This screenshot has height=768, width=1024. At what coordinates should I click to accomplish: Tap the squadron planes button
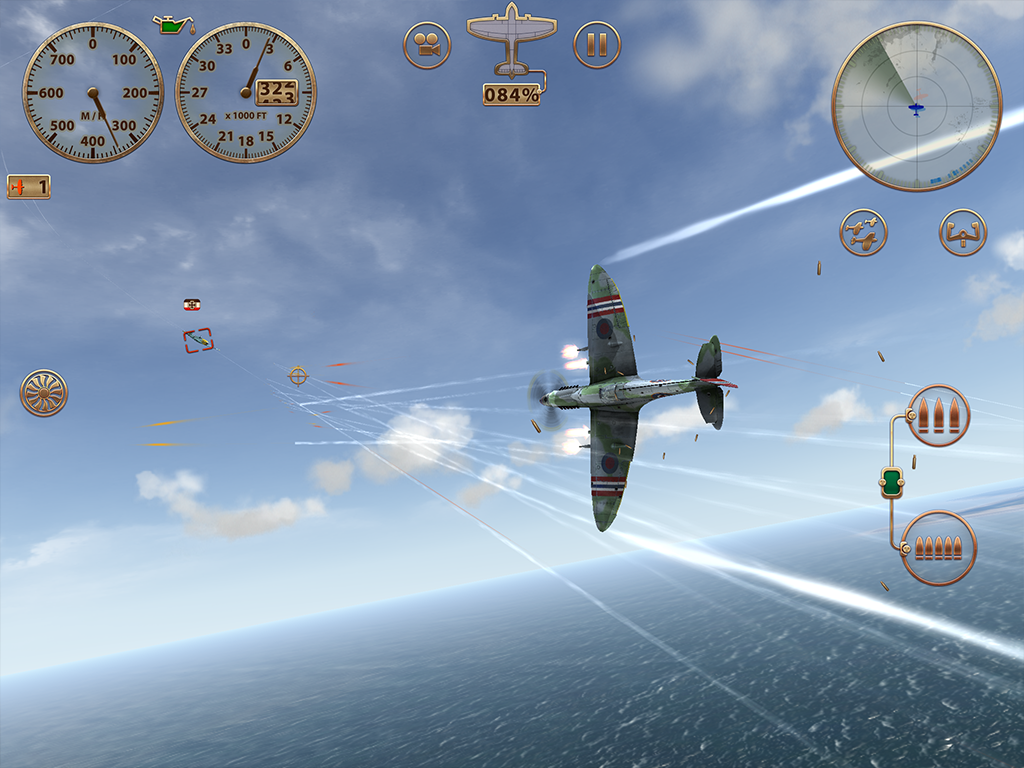(x=863, y=232)
